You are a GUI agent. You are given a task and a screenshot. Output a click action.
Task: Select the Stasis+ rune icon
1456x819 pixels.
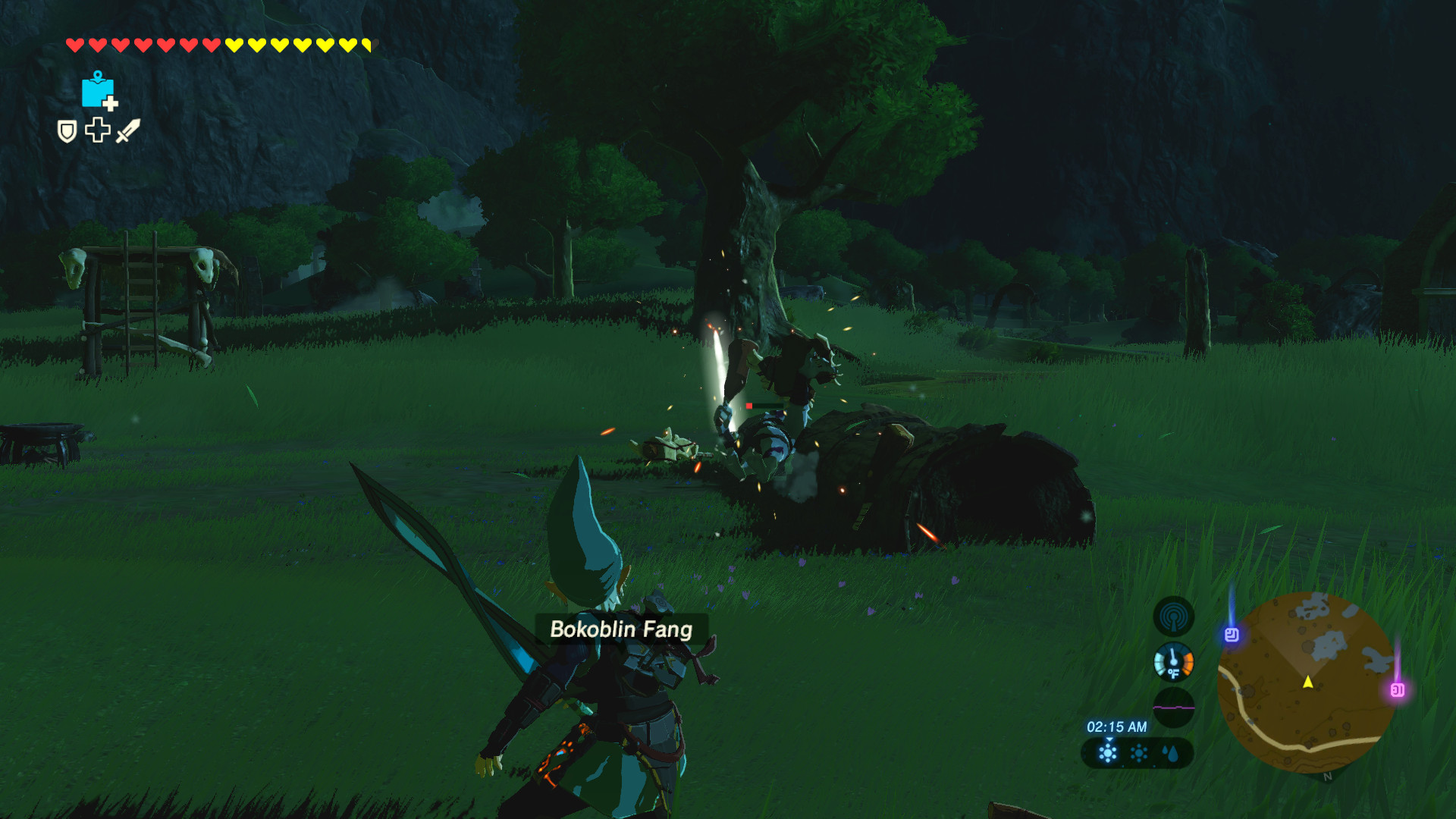pyautogui.click(x=98, y=93)
